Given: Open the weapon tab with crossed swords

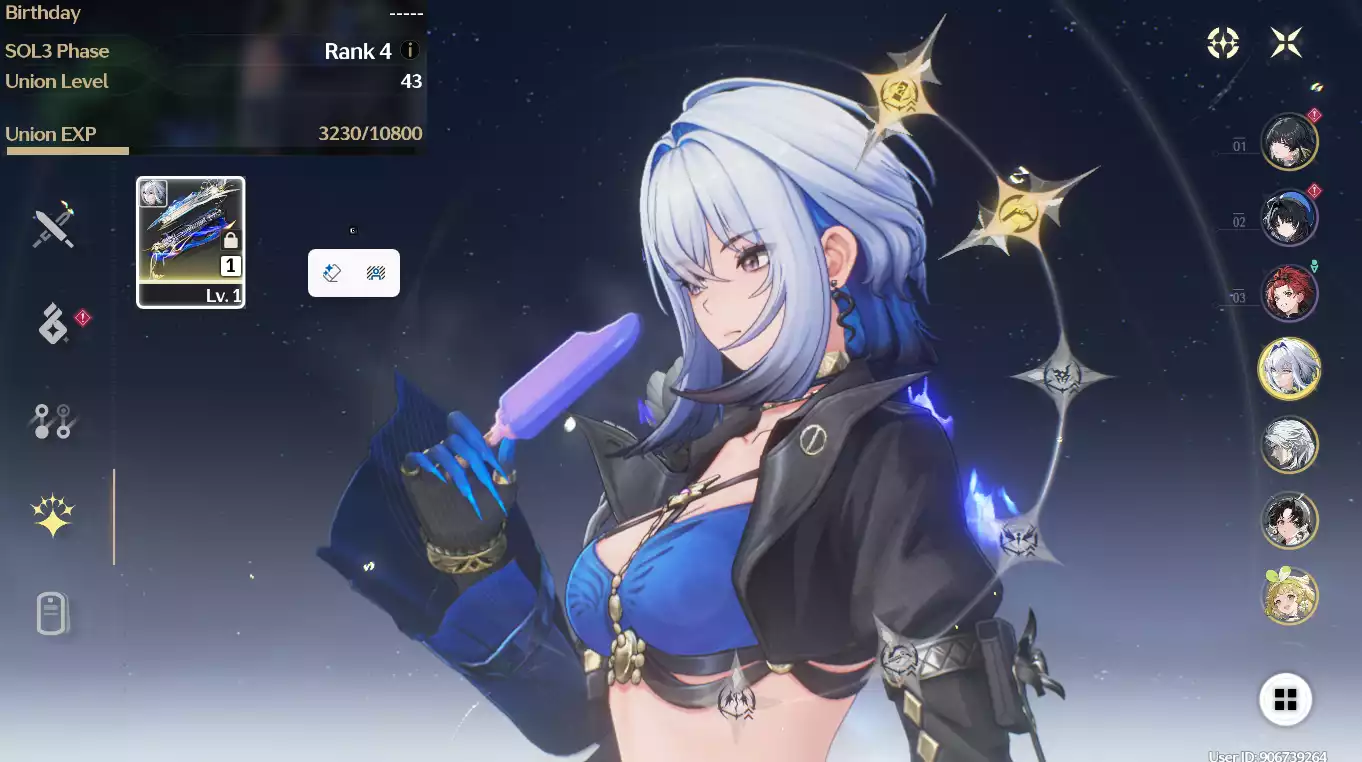Looking at the screenshot, I should pos(53,226).
